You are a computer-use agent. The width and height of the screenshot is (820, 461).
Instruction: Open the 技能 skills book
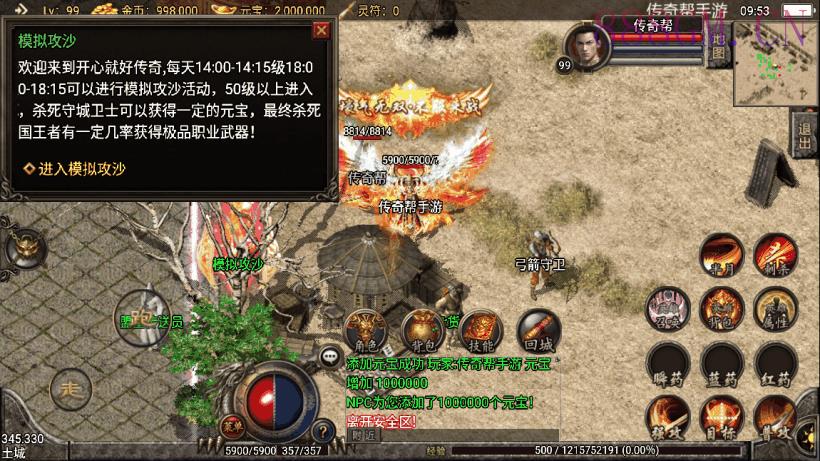tap(480, 330)
